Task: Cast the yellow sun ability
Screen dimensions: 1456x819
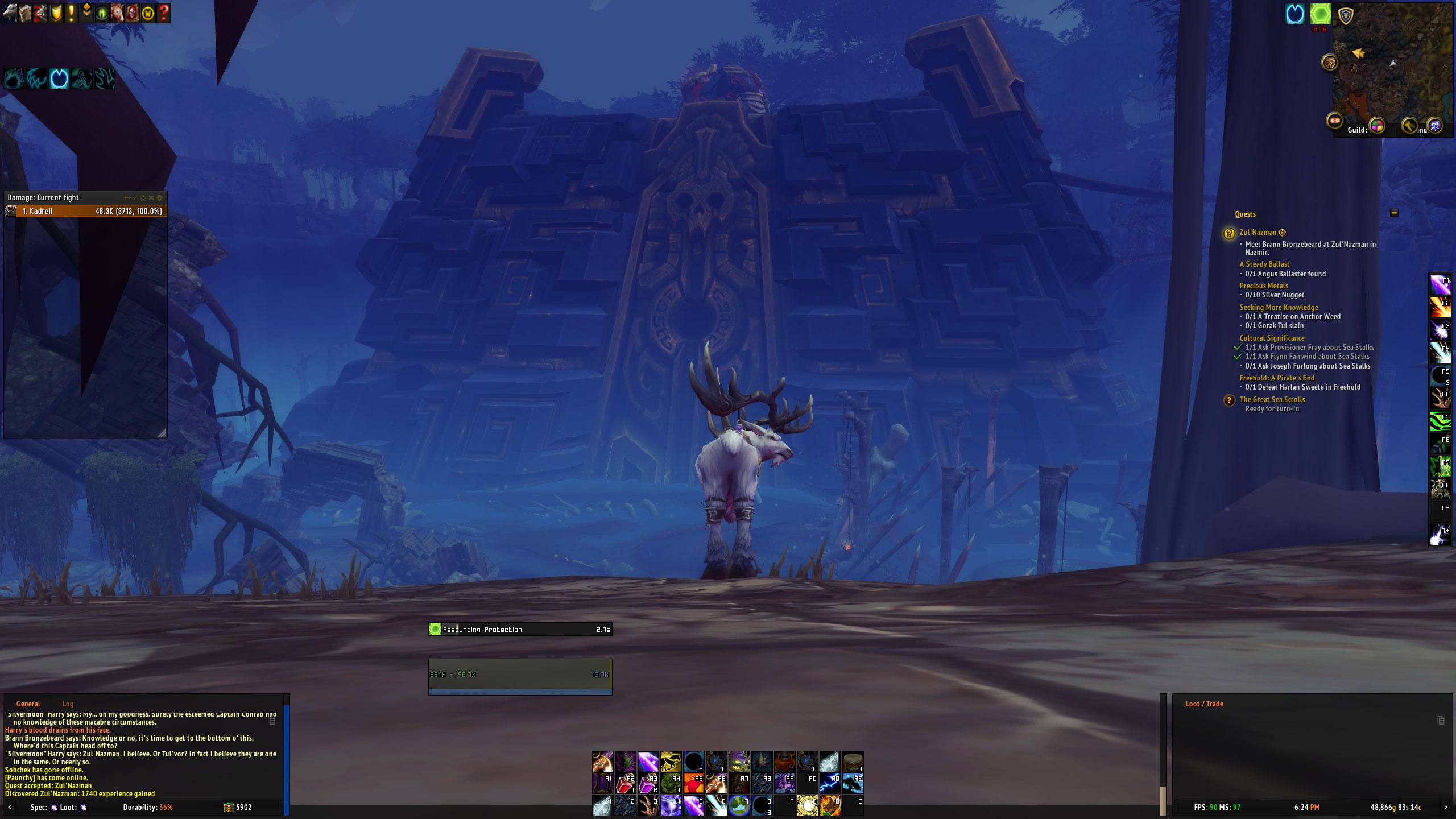Action: (807, 805)
